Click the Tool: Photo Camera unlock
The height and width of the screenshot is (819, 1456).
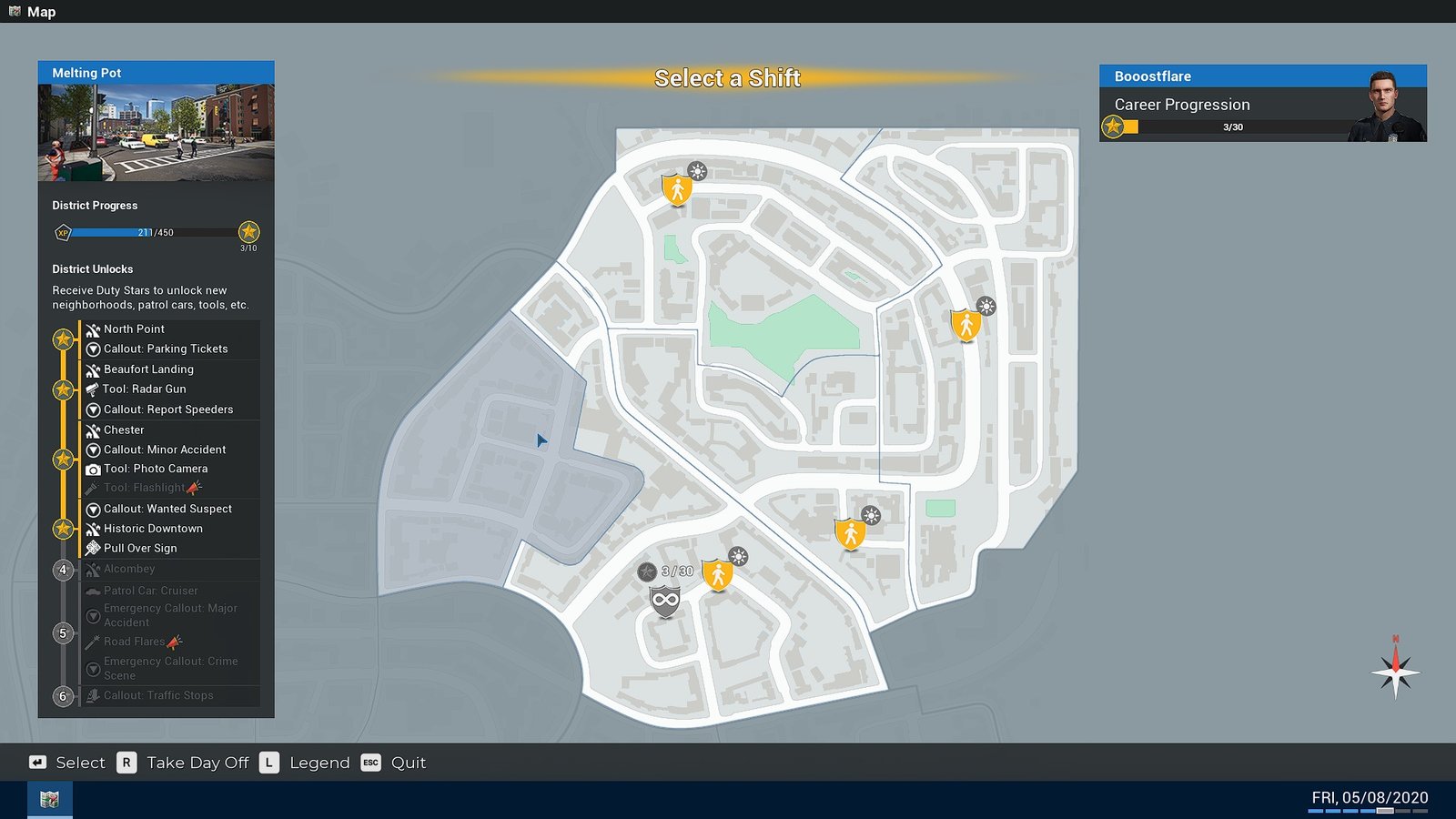point(155,469)
